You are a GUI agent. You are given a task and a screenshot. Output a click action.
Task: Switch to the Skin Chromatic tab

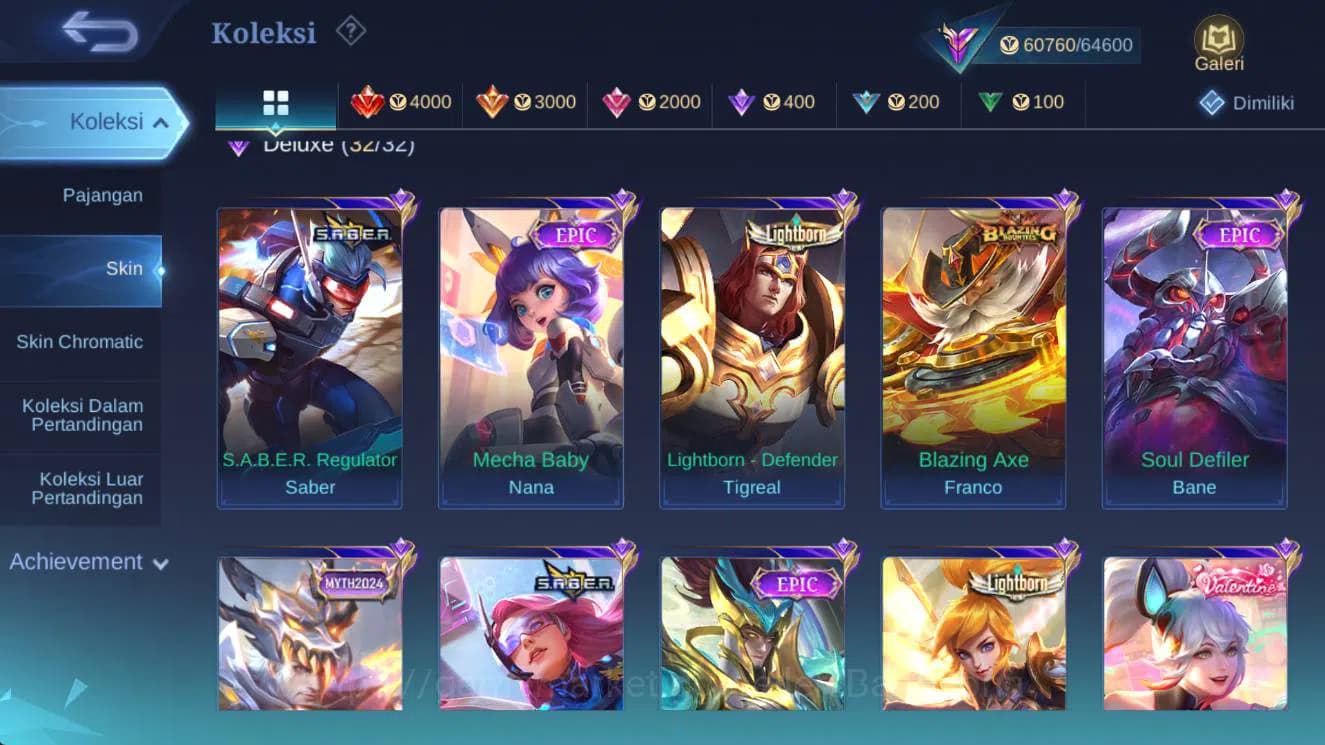[x=81, y=341]
